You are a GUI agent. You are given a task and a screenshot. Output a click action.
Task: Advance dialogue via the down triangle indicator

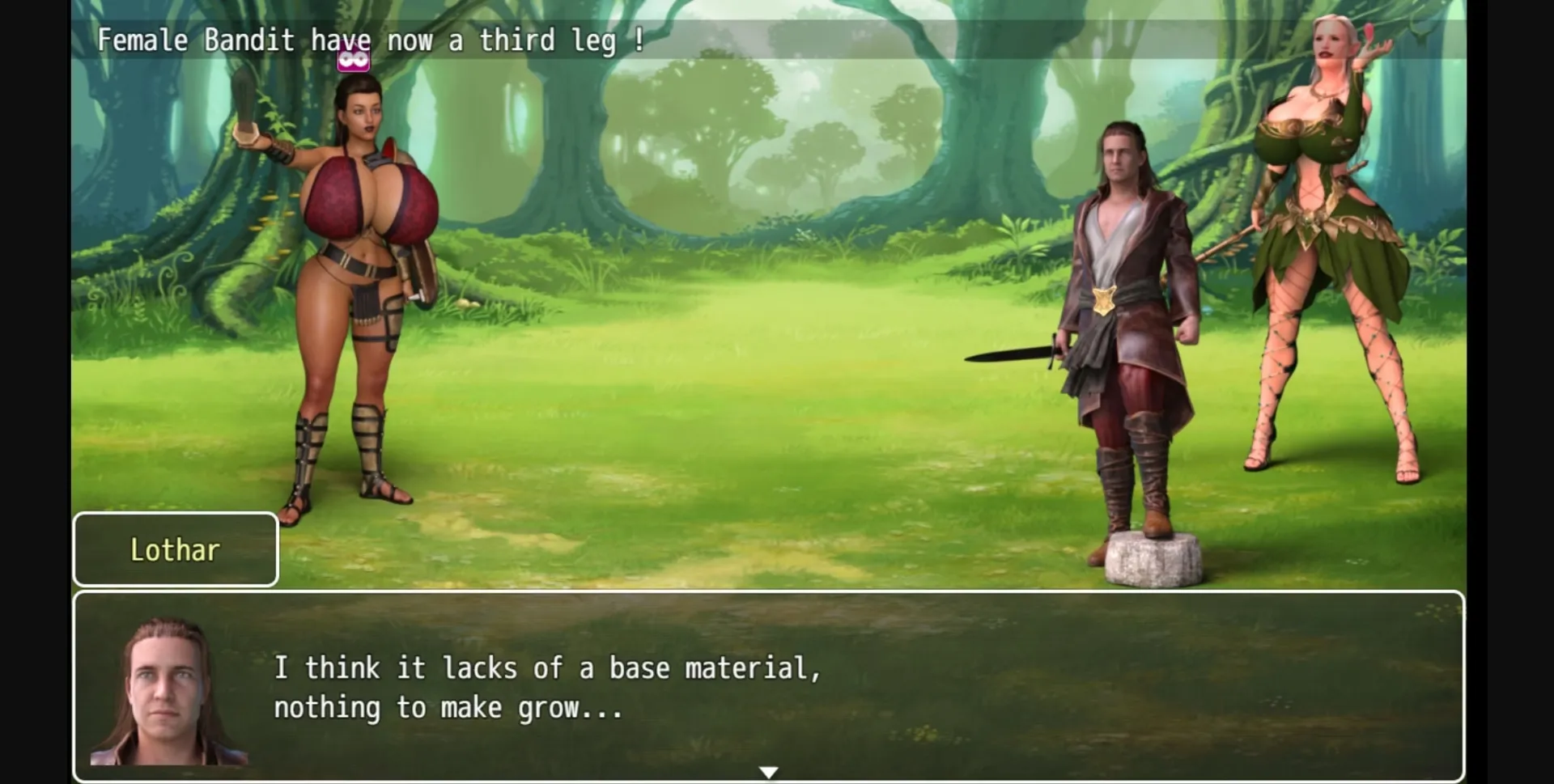(769, 771)
